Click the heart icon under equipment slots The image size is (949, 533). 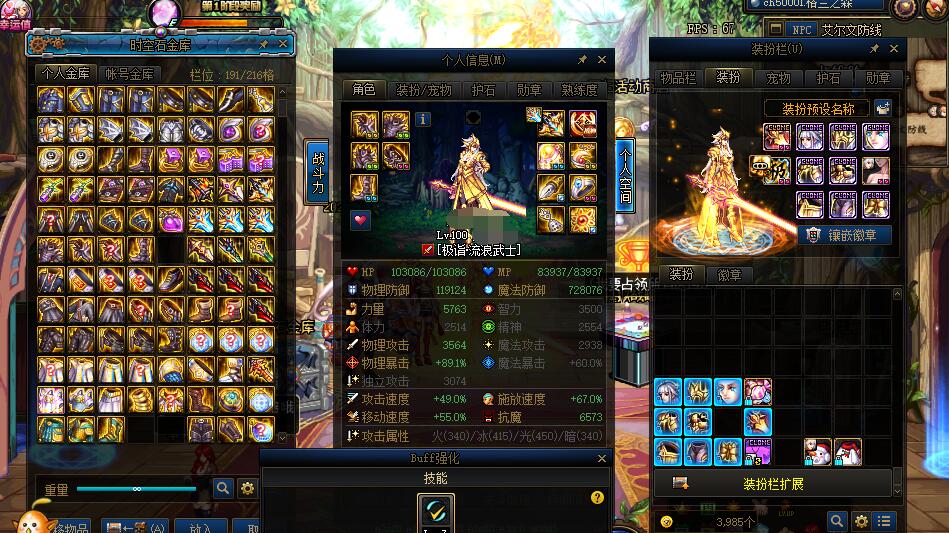[x=360, y=220]
